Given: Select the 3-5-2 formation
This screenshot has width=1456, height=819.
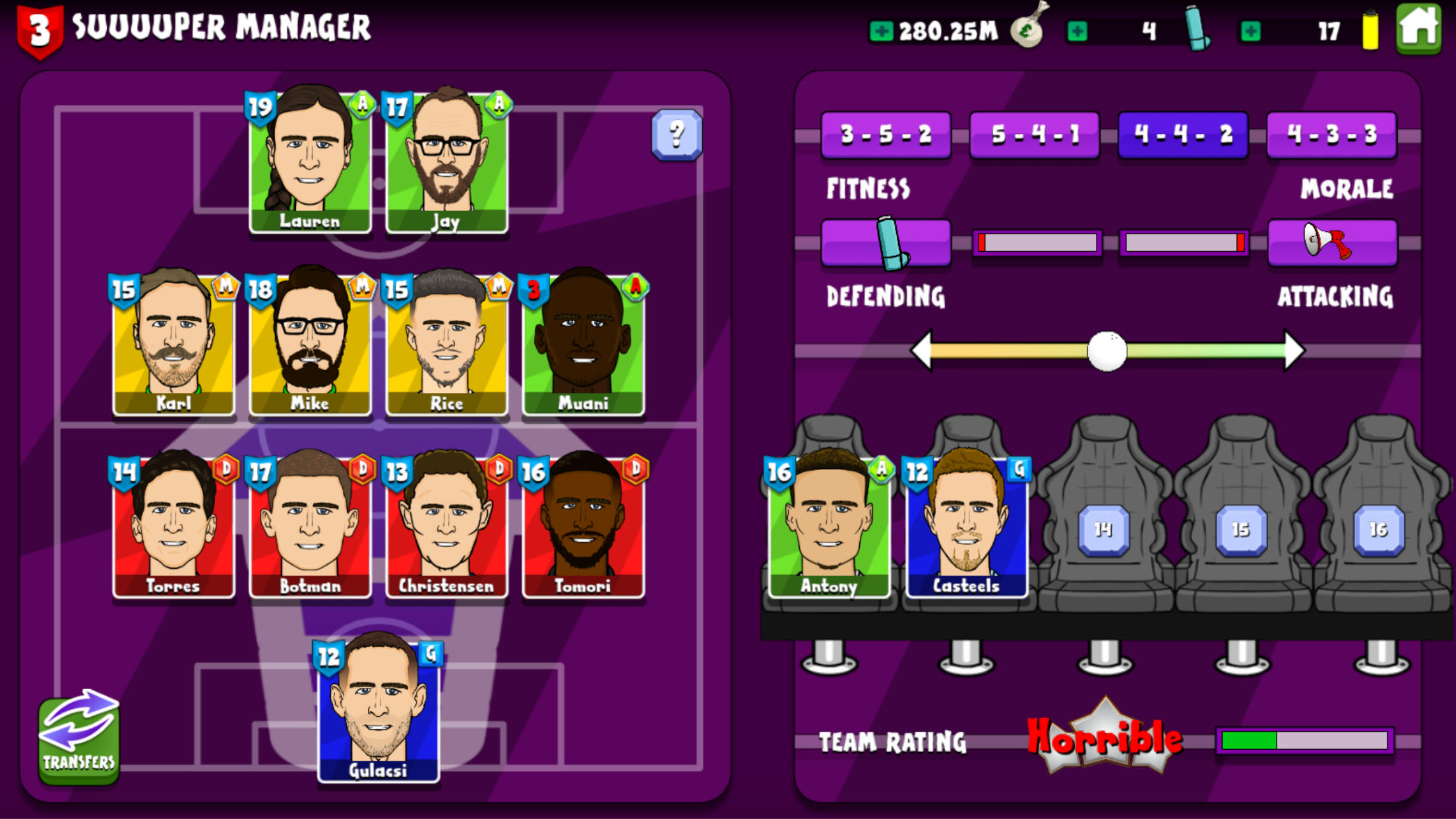Looking at the screenshot, I should click(x=886, y=135).
